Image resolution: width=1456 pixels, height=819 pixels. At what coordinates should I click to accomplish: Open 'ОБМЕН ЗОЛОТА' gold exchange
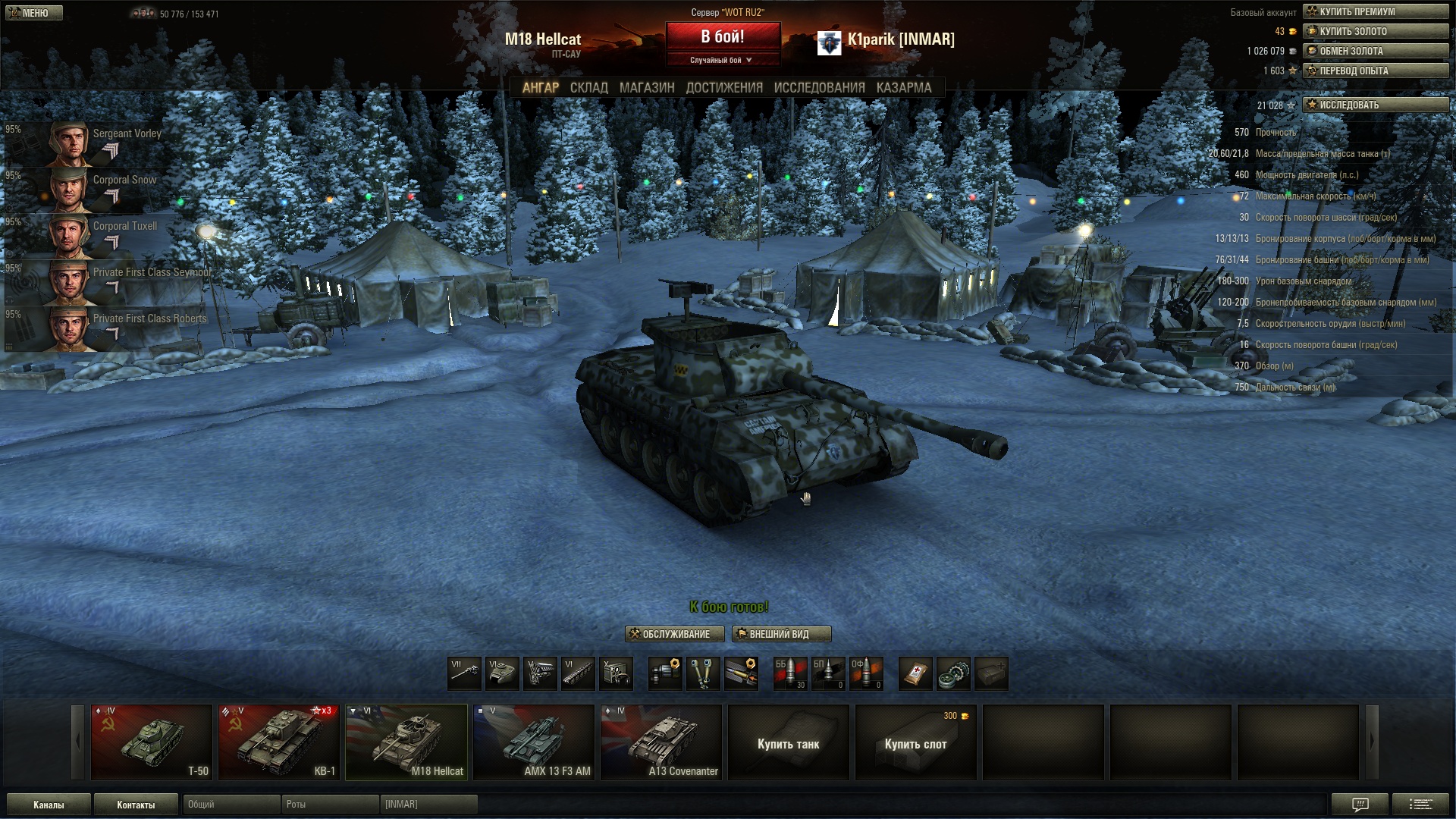click(x=1375, y=51)
